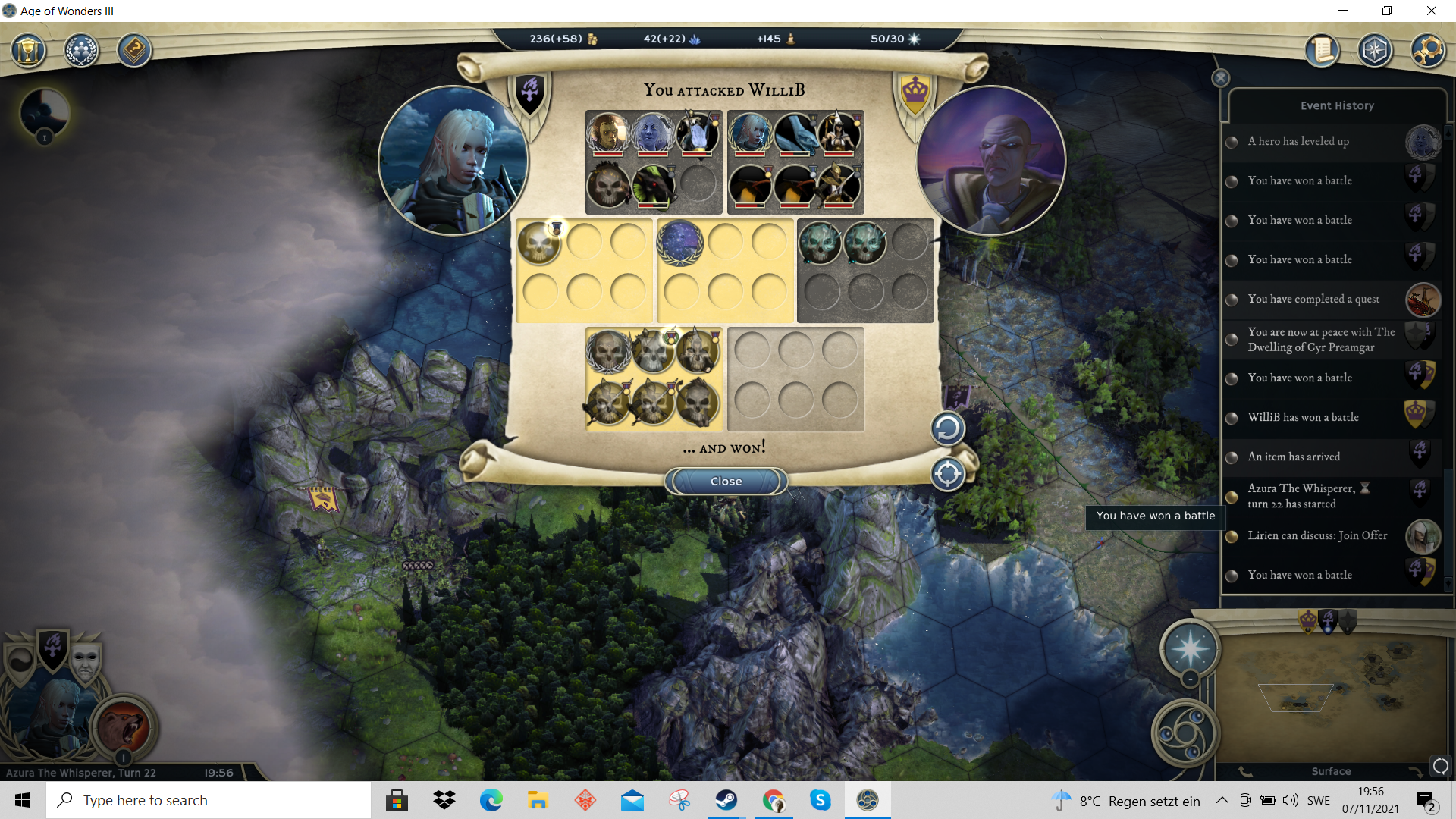The image size is (1456, 819).
Task: Close the battle result dialog
Action: tap(726, 482)
